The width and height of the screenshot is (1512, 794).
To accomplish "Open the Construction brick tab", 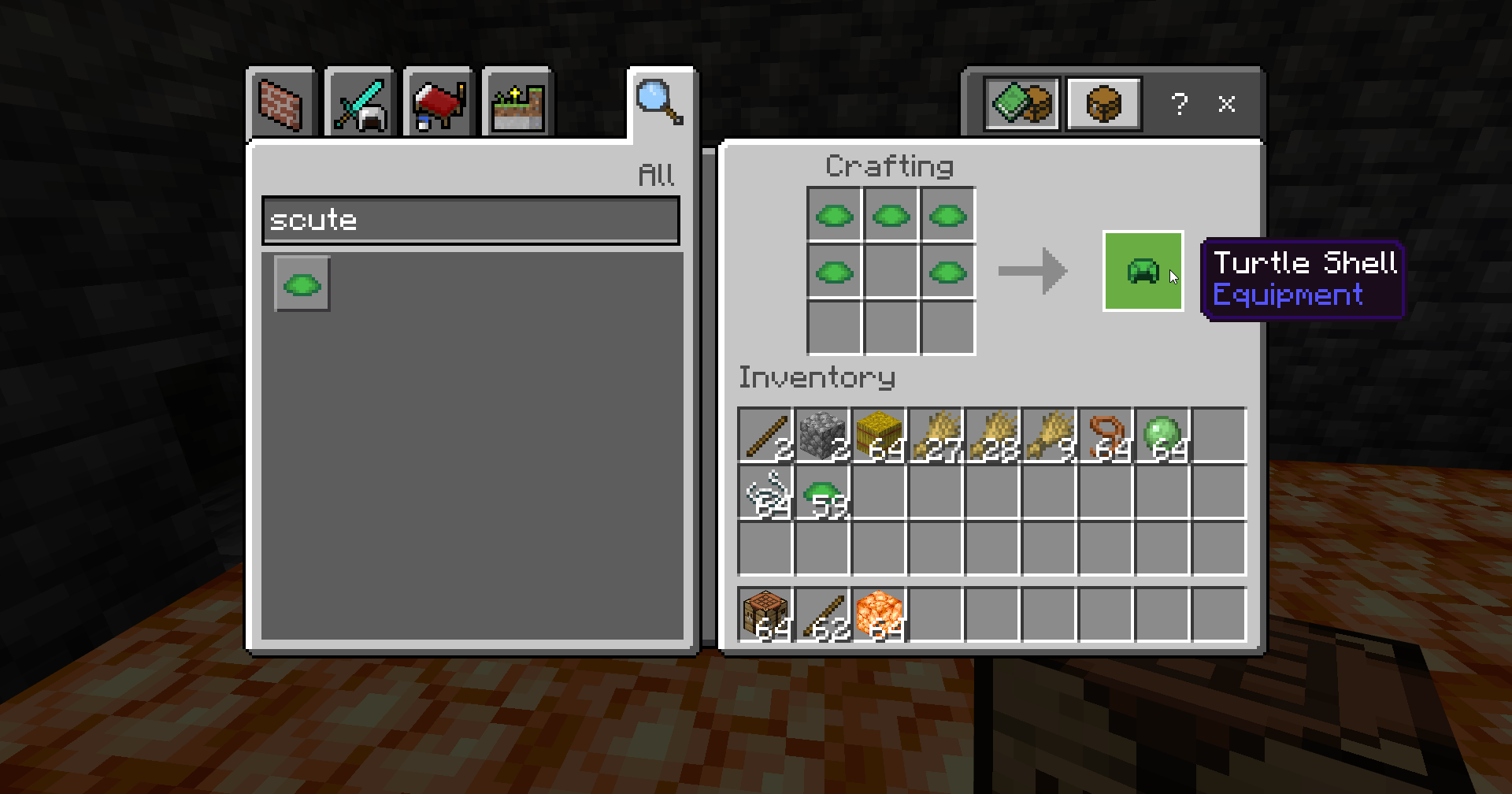I will point(281,104).
